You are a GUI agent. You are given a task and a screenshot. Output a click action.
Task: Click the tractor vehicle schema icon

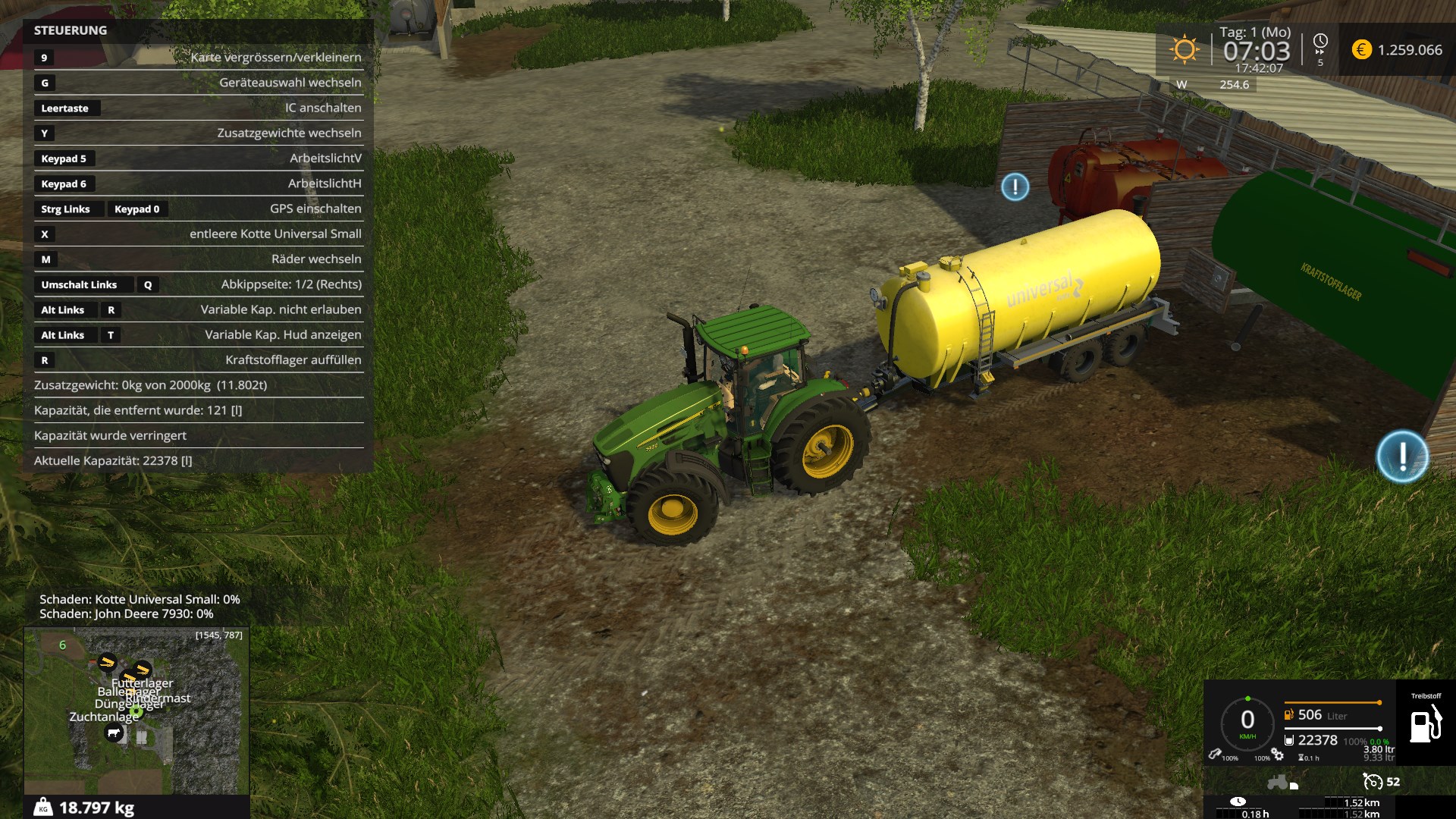[x=1282, y=782]
